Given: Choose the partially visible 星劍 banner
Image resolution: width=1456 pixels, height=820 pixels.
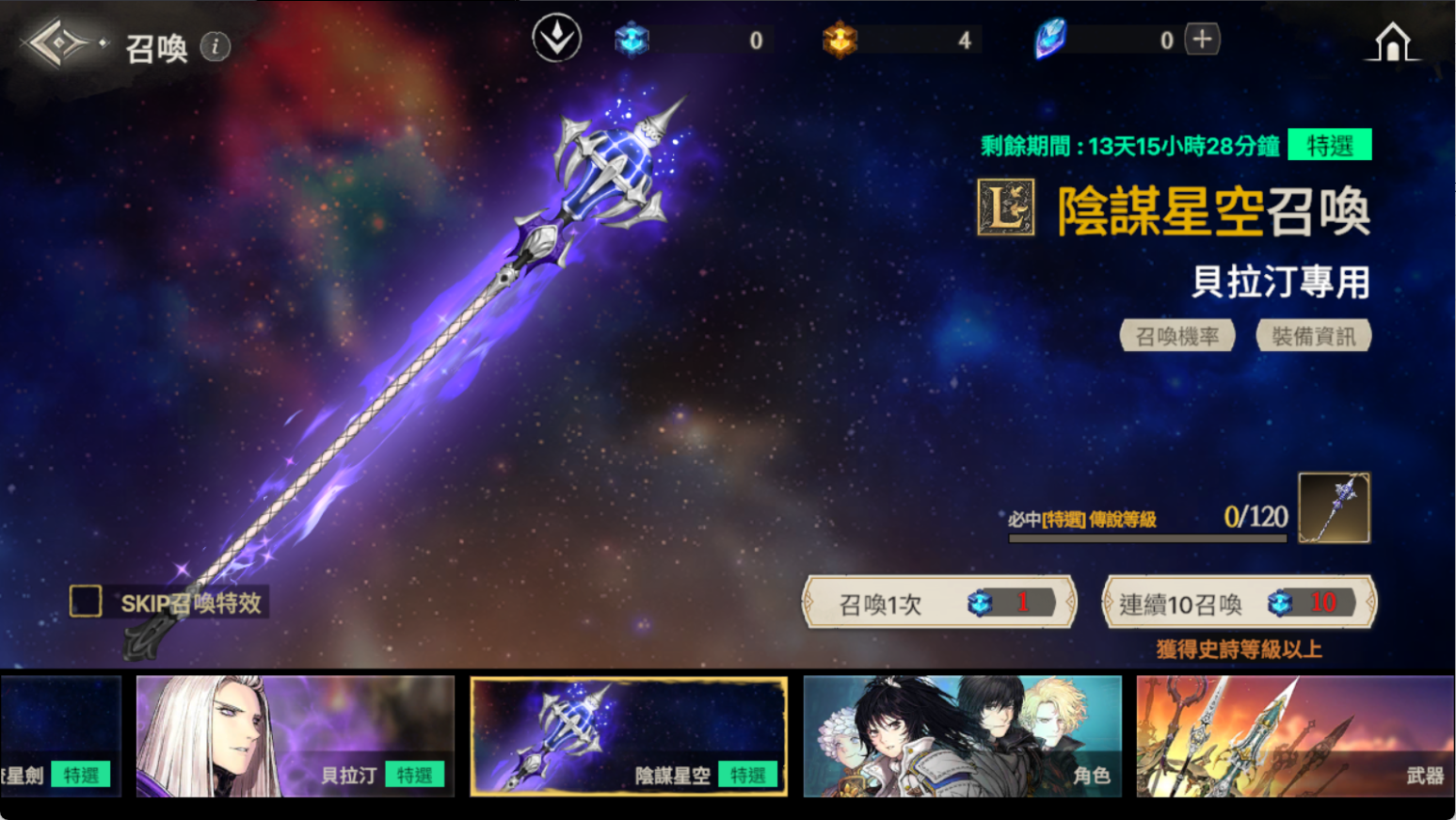Looking at the screenshot, I should click(60, 736).
